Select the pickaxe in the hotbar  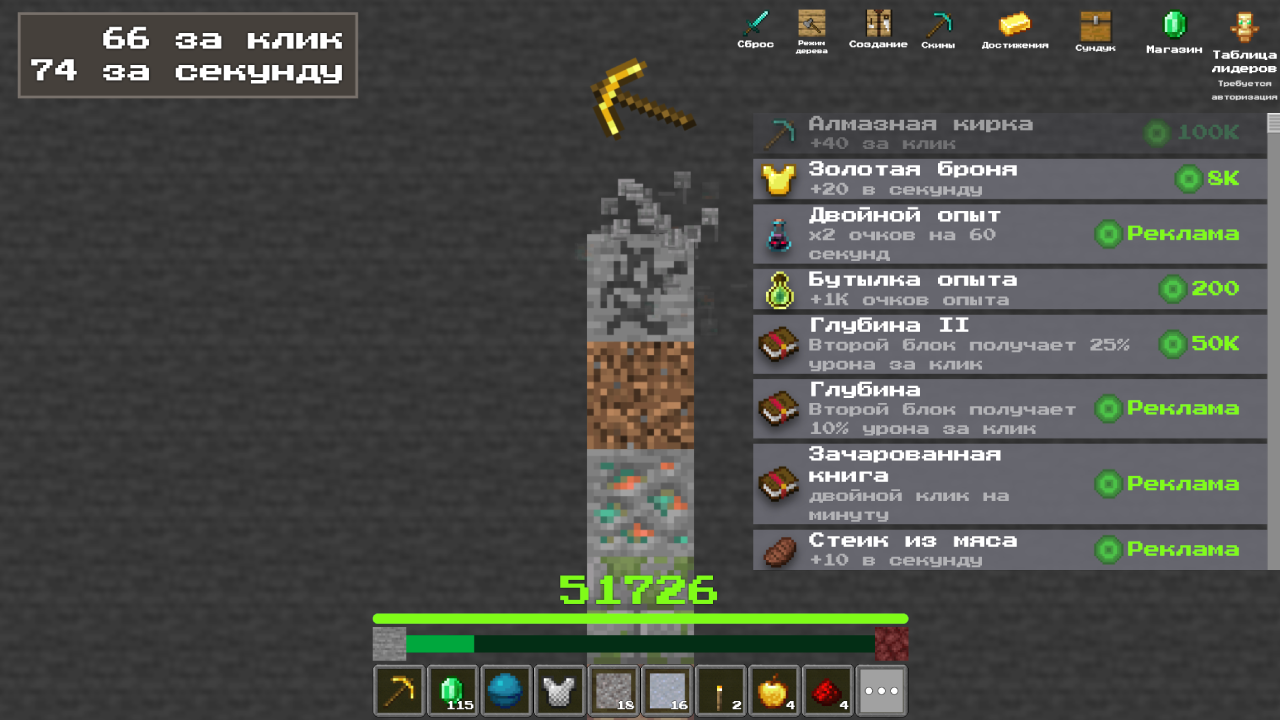pyautogui.click(x=399, y=690)
